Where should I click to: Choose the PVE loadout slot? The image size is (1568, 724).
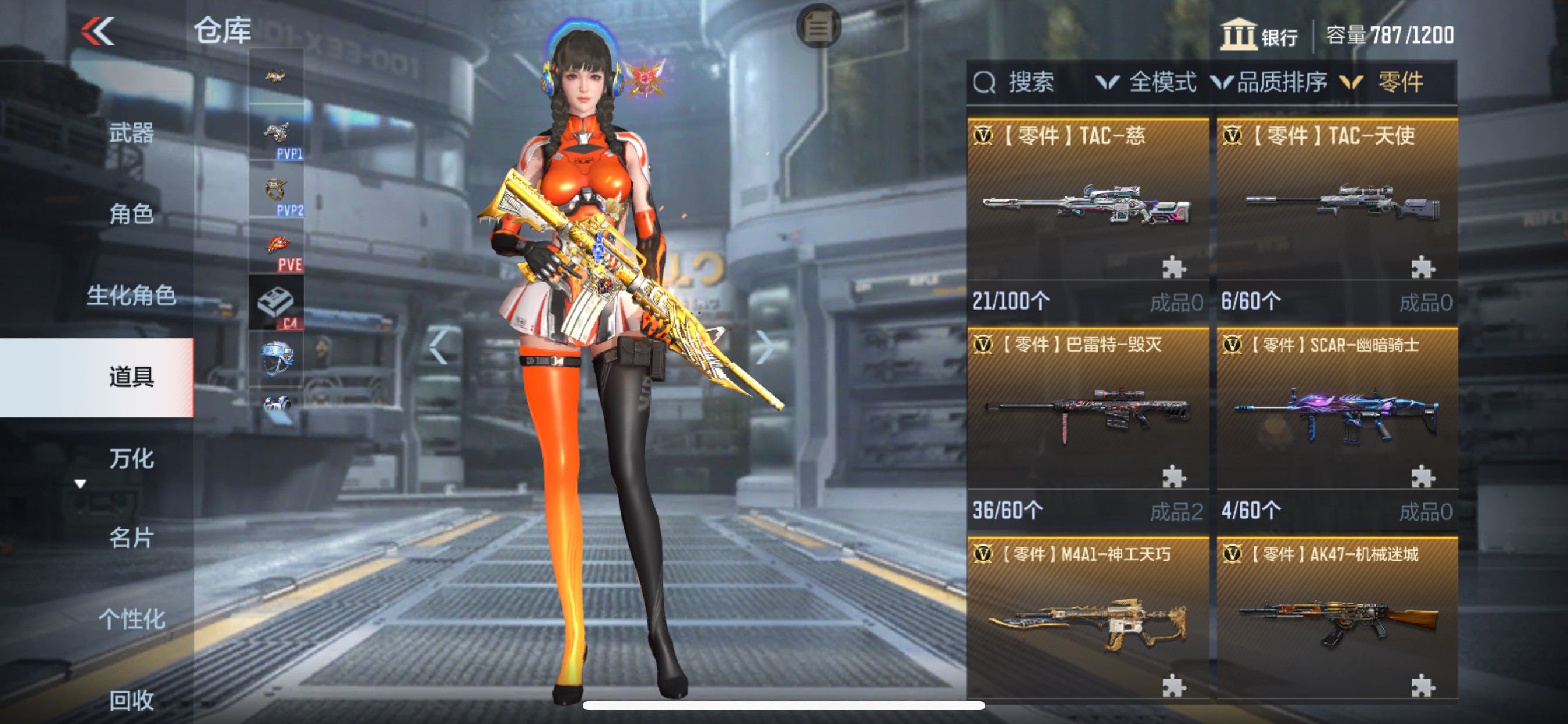(276, 247)
